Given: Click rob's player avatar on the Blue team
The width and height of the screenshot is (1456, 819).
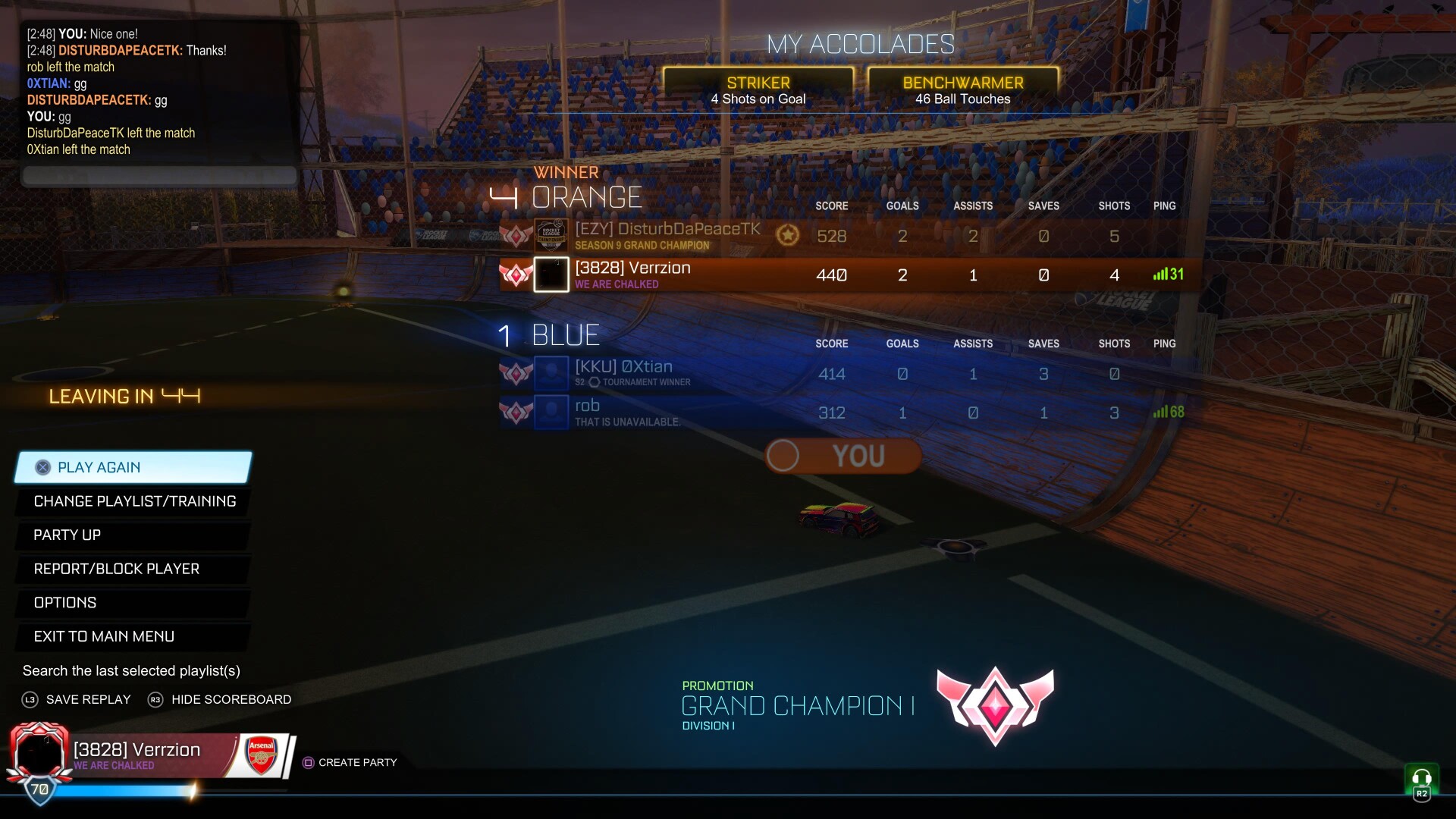Looking at the screenshot, I should (x=551, y=413).
